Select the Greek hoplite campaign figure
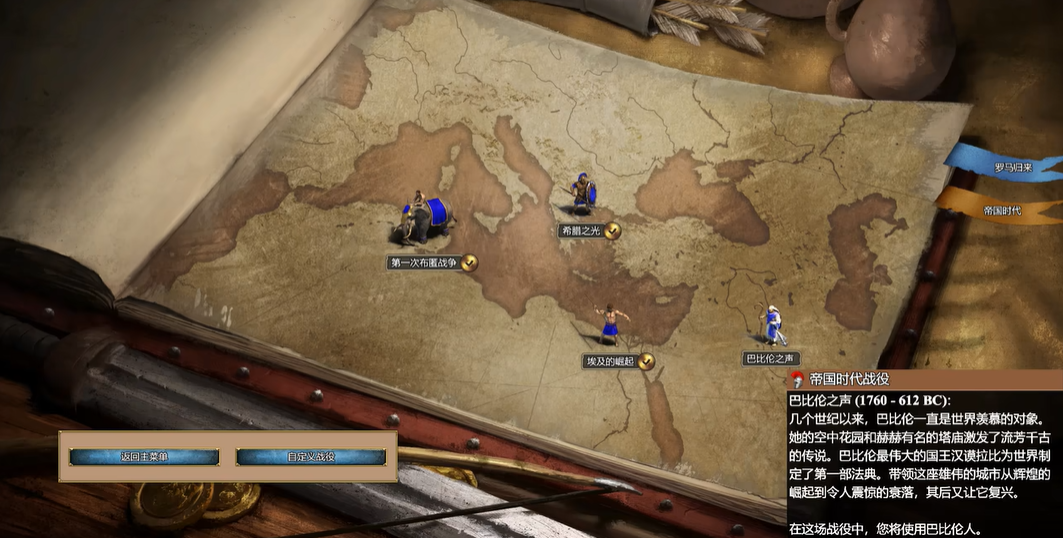Image resolution: width=1063 pixels, height=538 pixels. coord(581,194)
